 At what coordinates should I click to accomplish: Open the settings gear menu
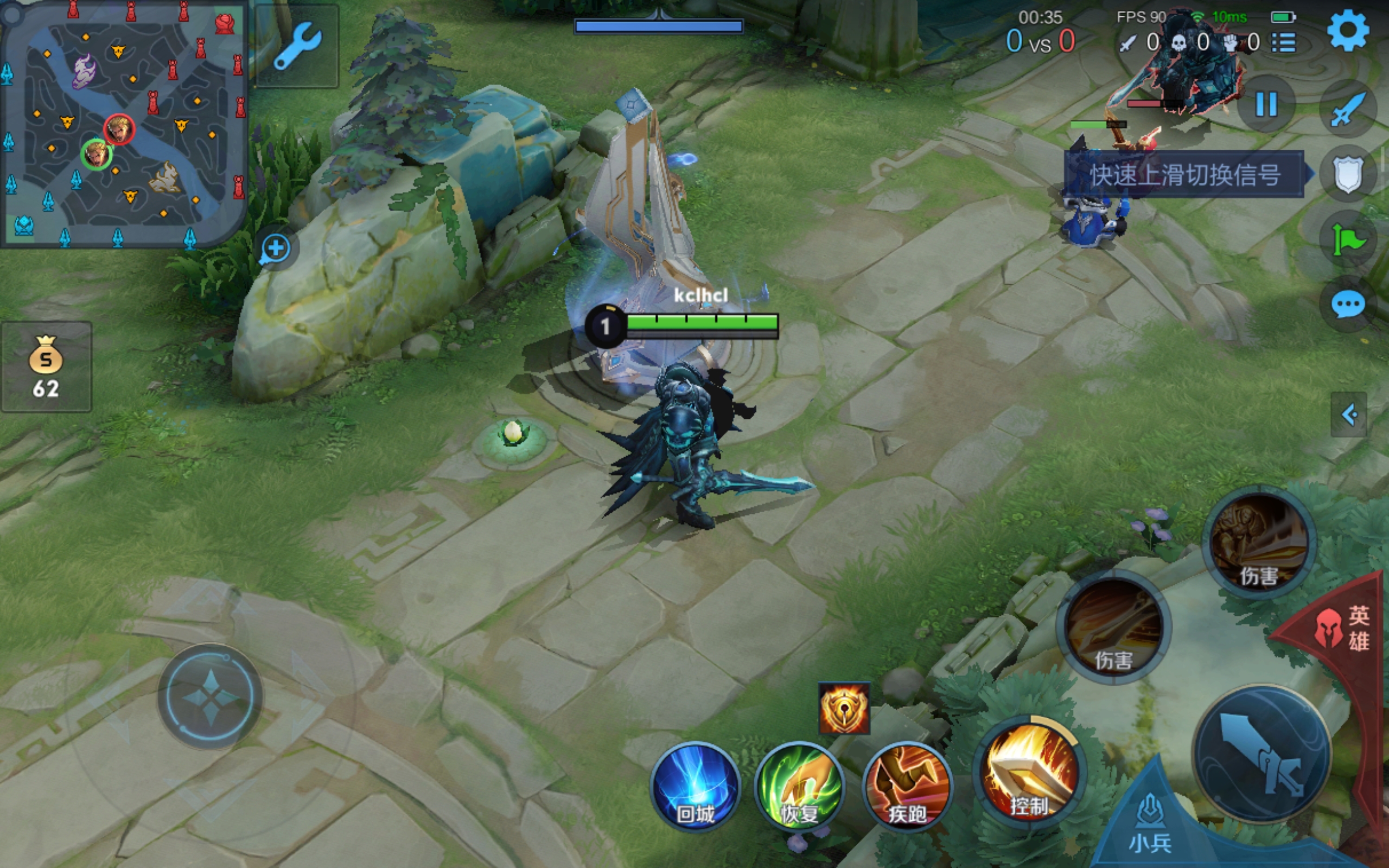tap(1348, 31)
